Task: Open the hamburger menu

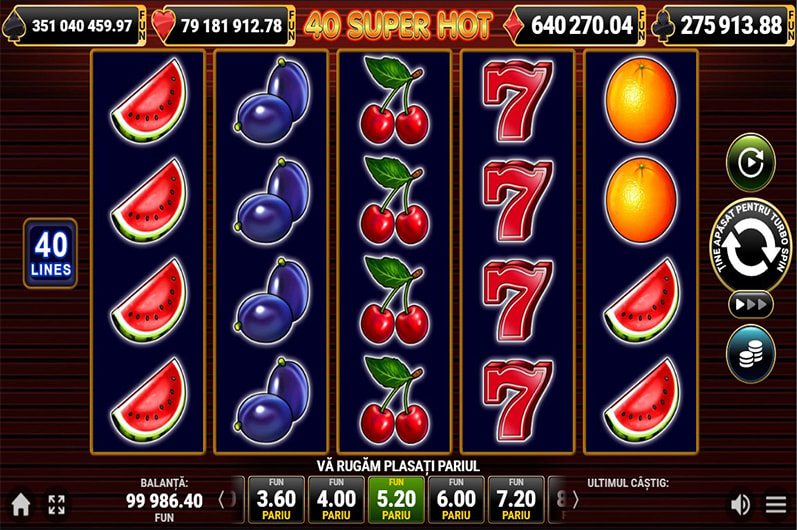Action: [776, 505]
